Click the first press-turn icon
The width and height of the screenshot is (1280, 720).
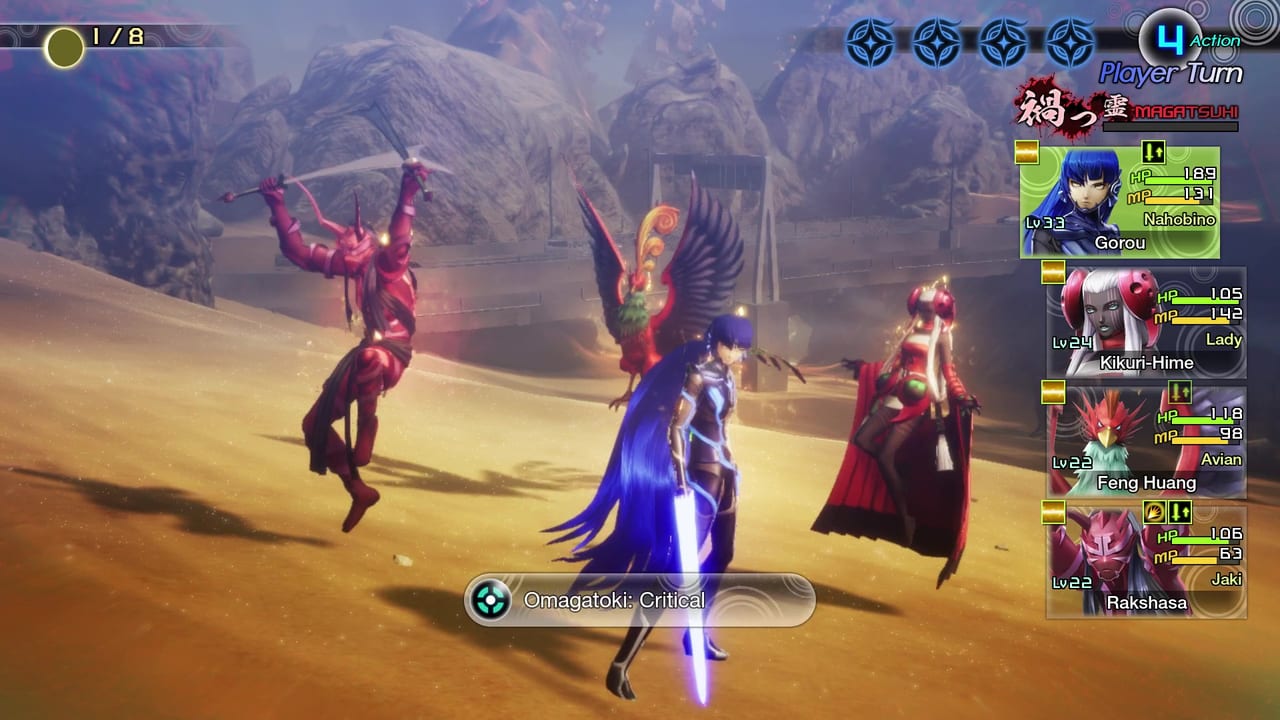(870, 42)
